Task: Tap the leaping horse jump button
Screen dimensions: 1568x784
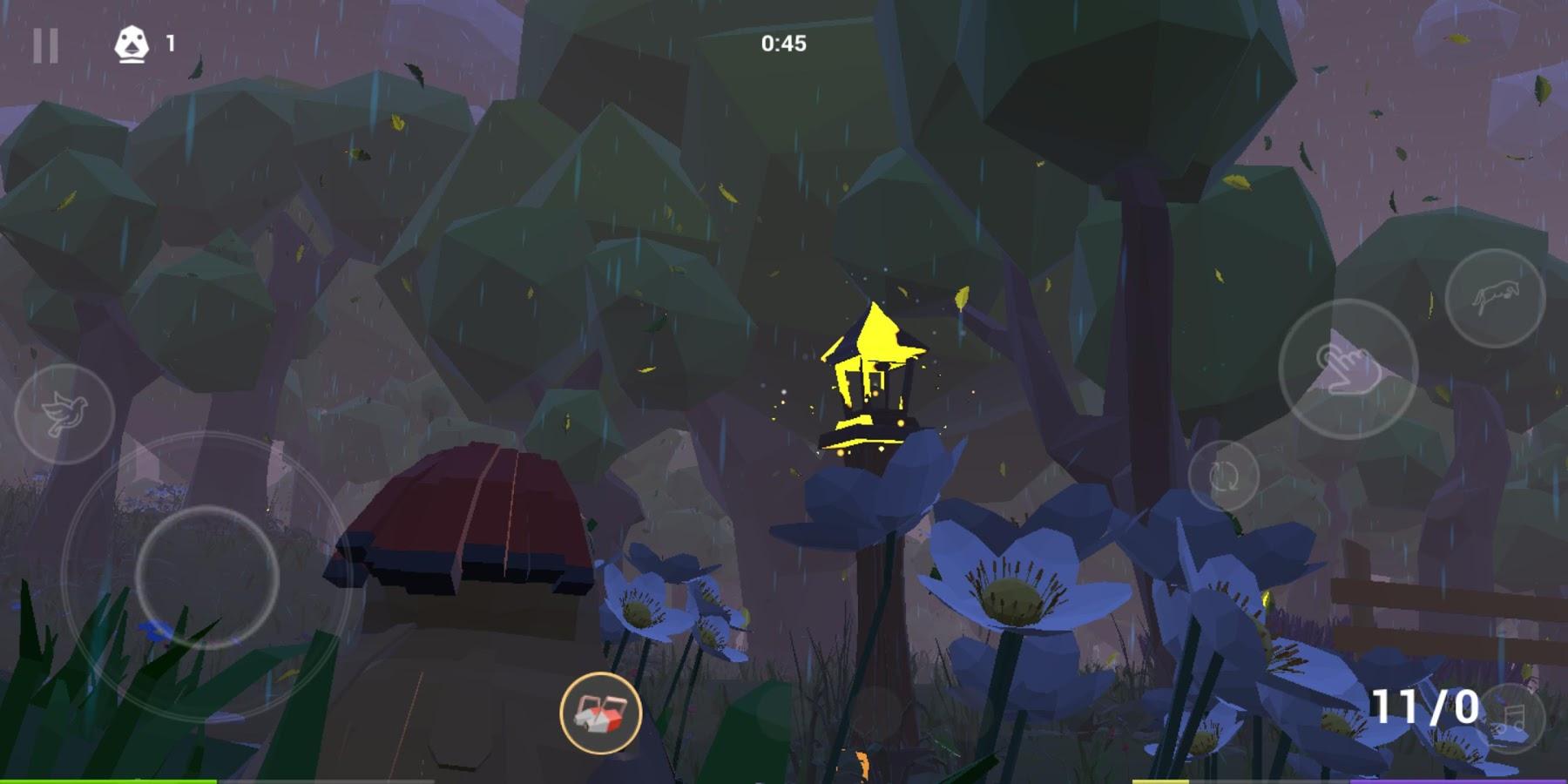Action: click(1495, 298)
